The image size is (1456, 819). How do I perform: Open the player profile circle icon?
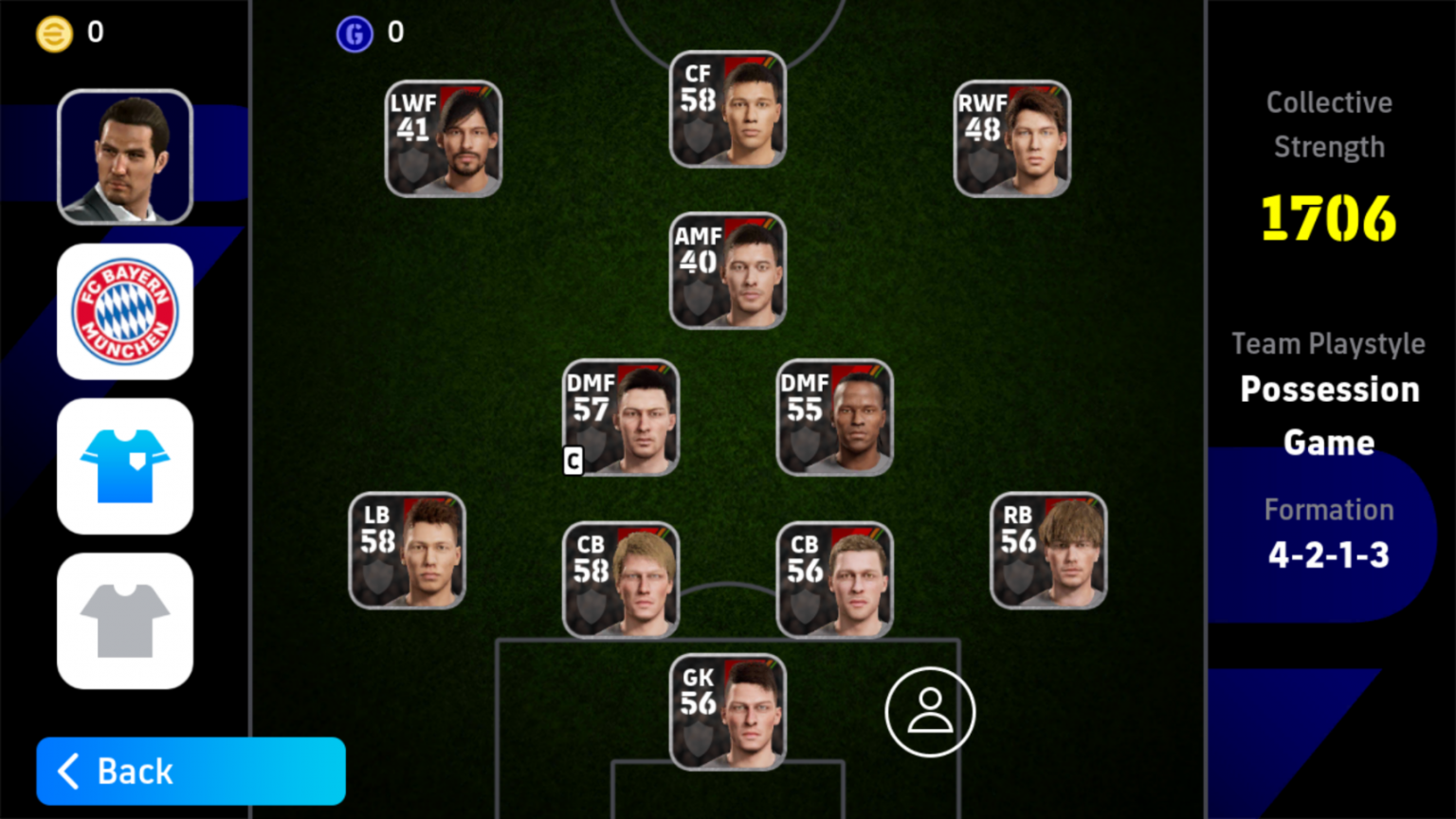[x=930, y=711]
